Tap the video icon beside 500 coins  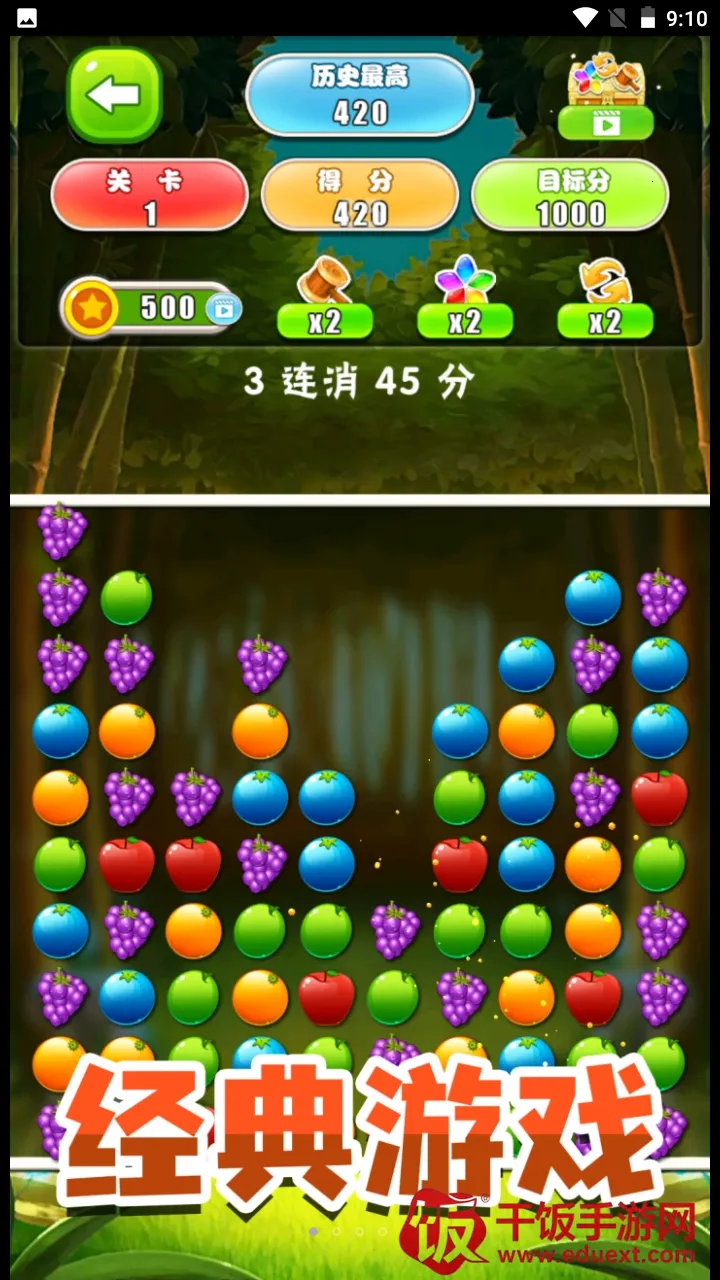[224, 309]
